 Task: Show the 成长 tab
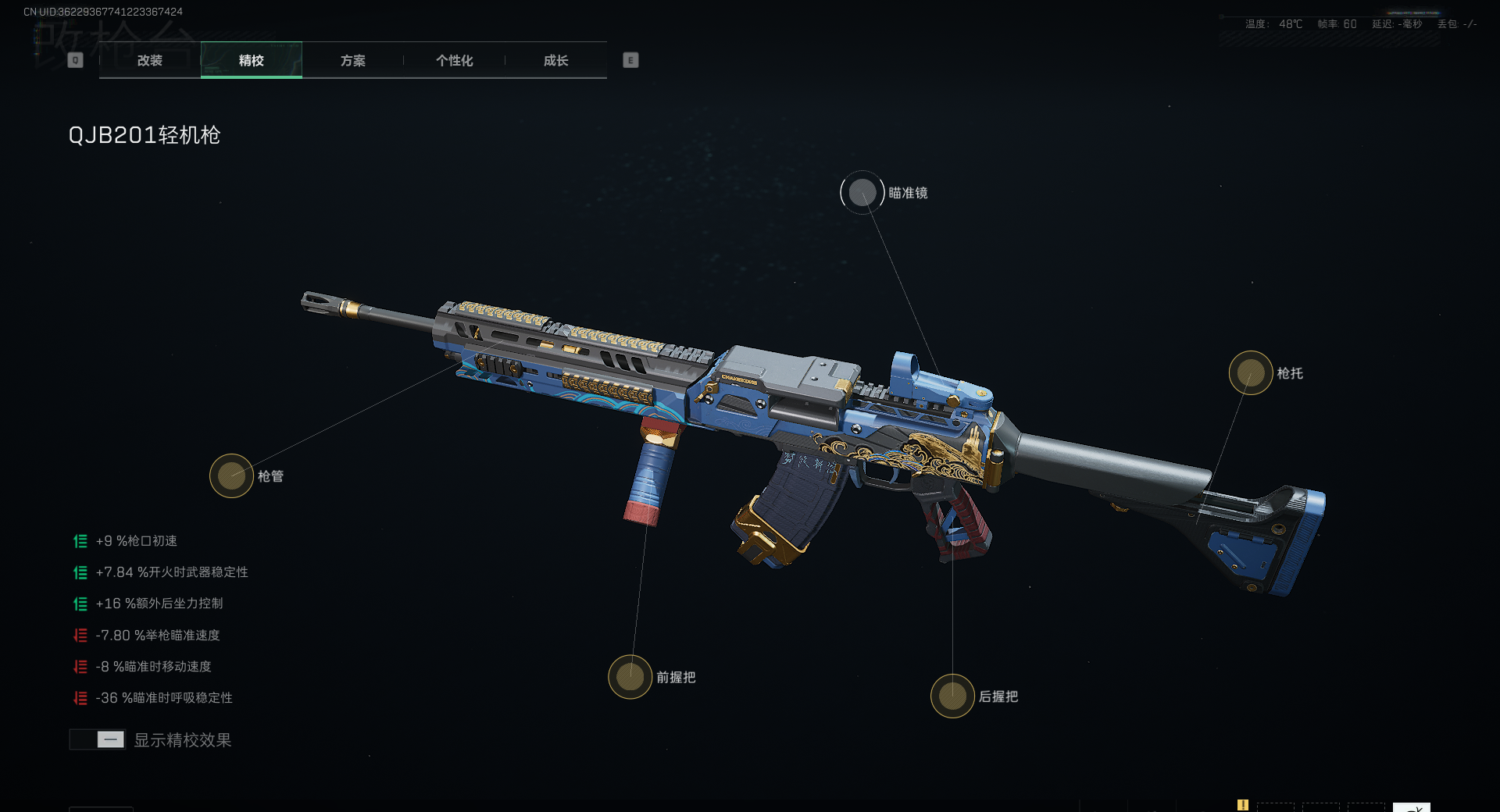(556, 60)
